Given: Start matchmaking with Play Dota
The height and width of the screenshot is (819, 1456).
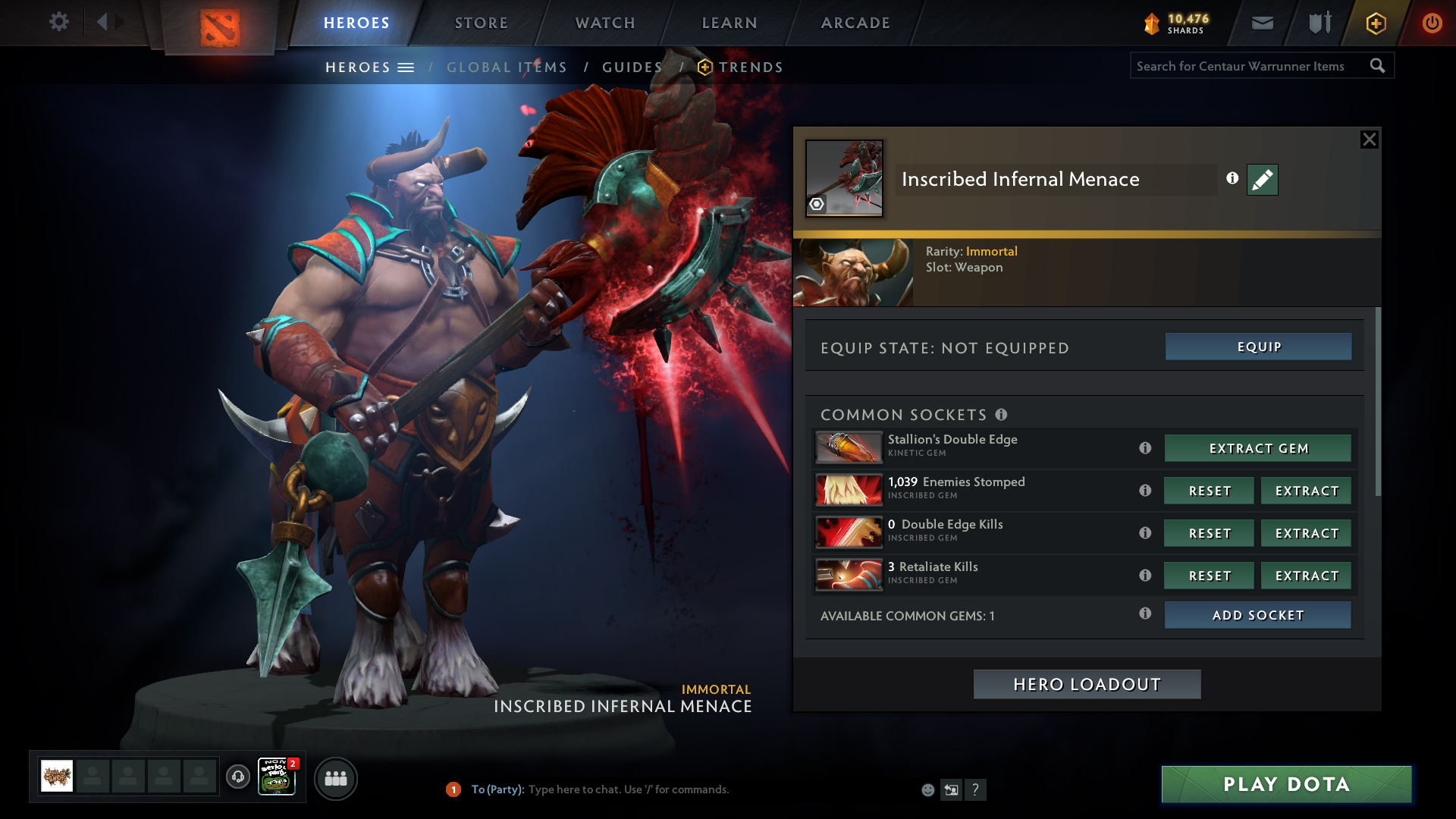Looking at the screenshot, I should [x=1286, y=784].
